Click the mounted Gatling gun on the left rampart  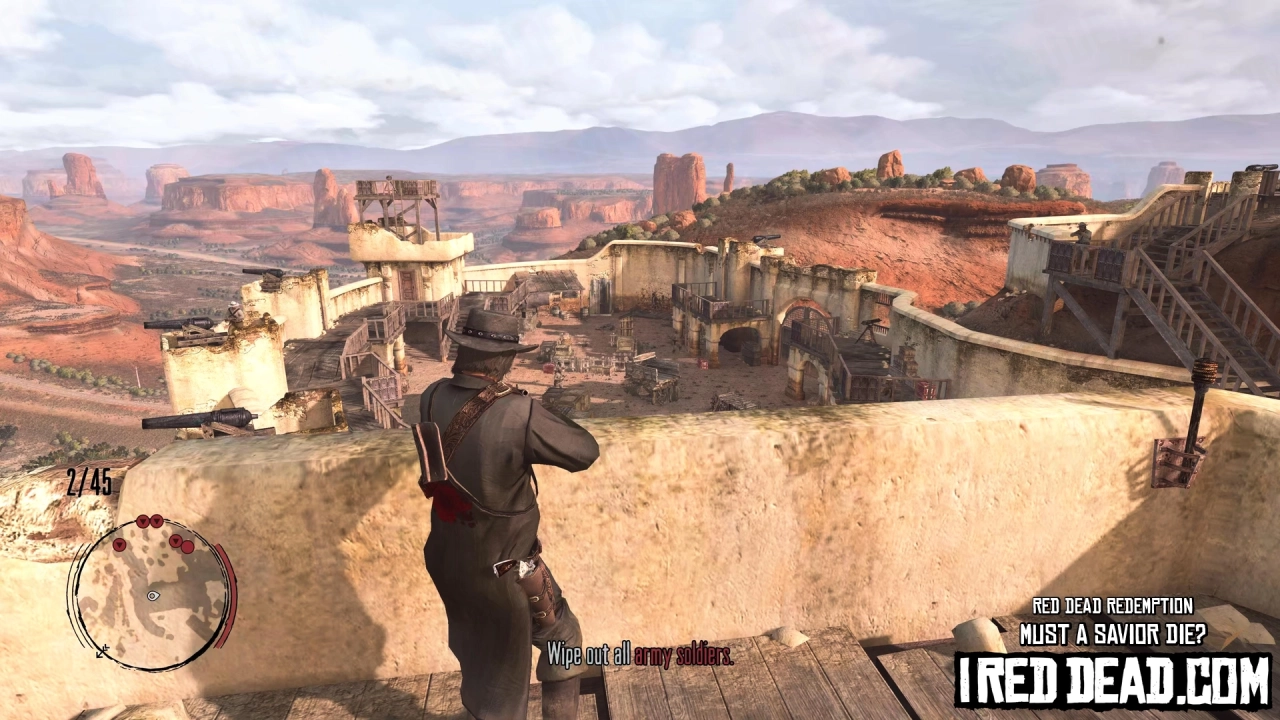click(180, 330)
